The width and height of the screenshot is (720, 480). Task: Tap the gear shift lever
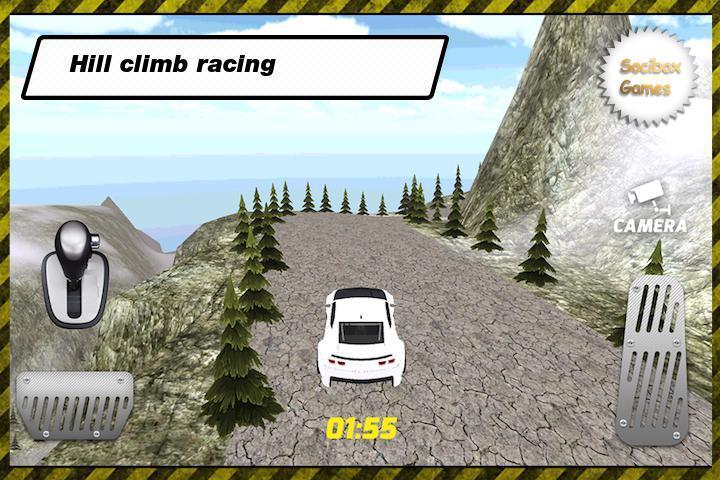coord(73,273)
